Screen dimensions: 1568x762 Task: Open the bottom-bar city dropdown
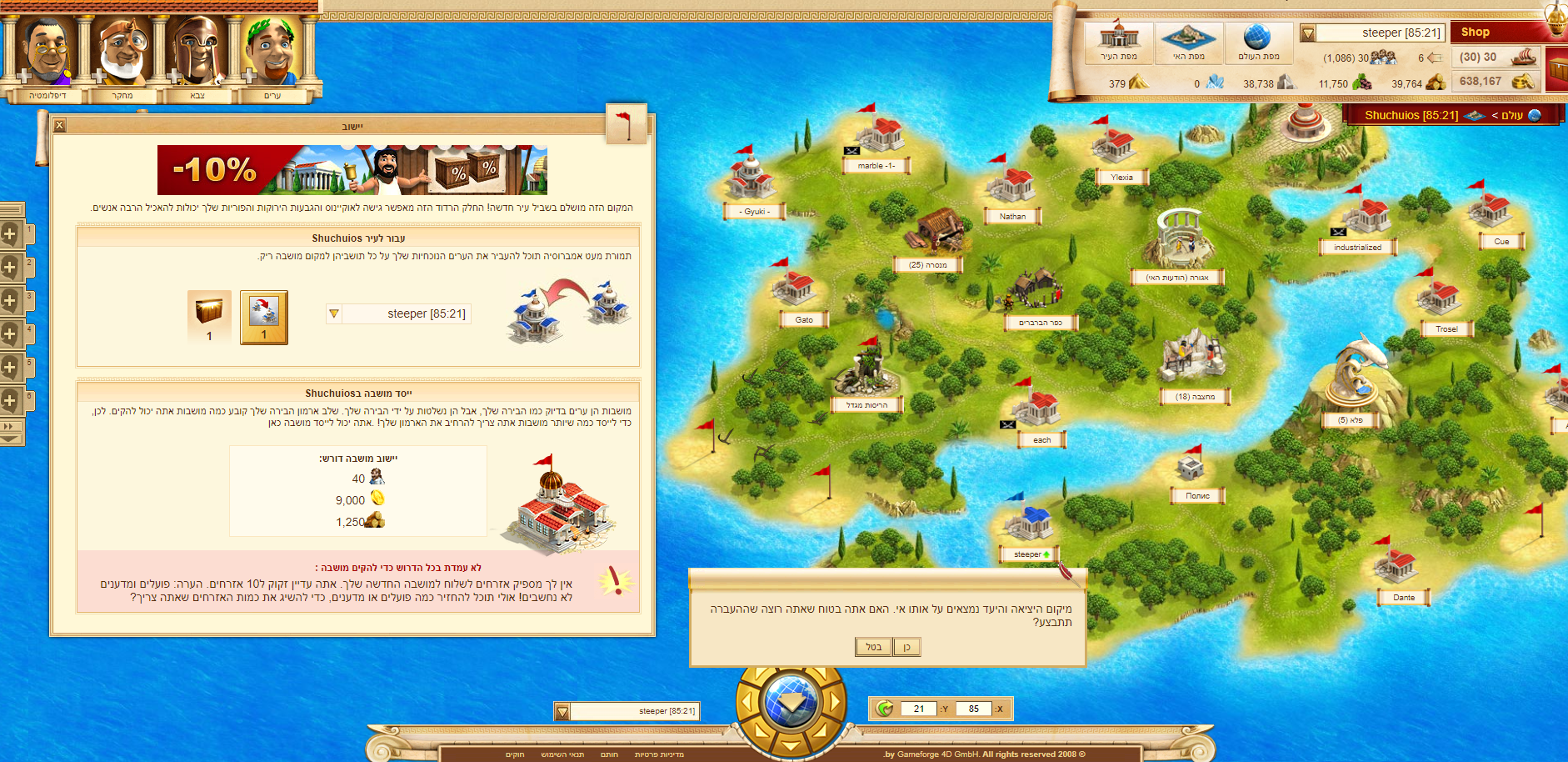pos(562,711)
